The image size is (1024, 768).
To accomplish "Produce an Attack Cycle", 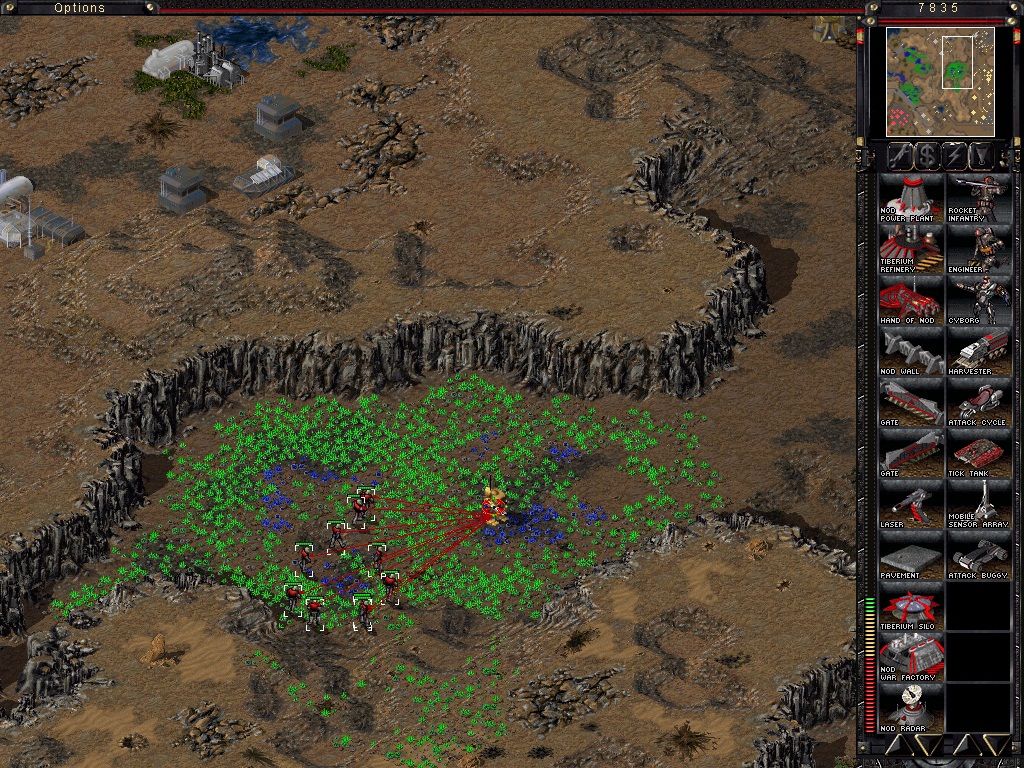I will point(979,401).
